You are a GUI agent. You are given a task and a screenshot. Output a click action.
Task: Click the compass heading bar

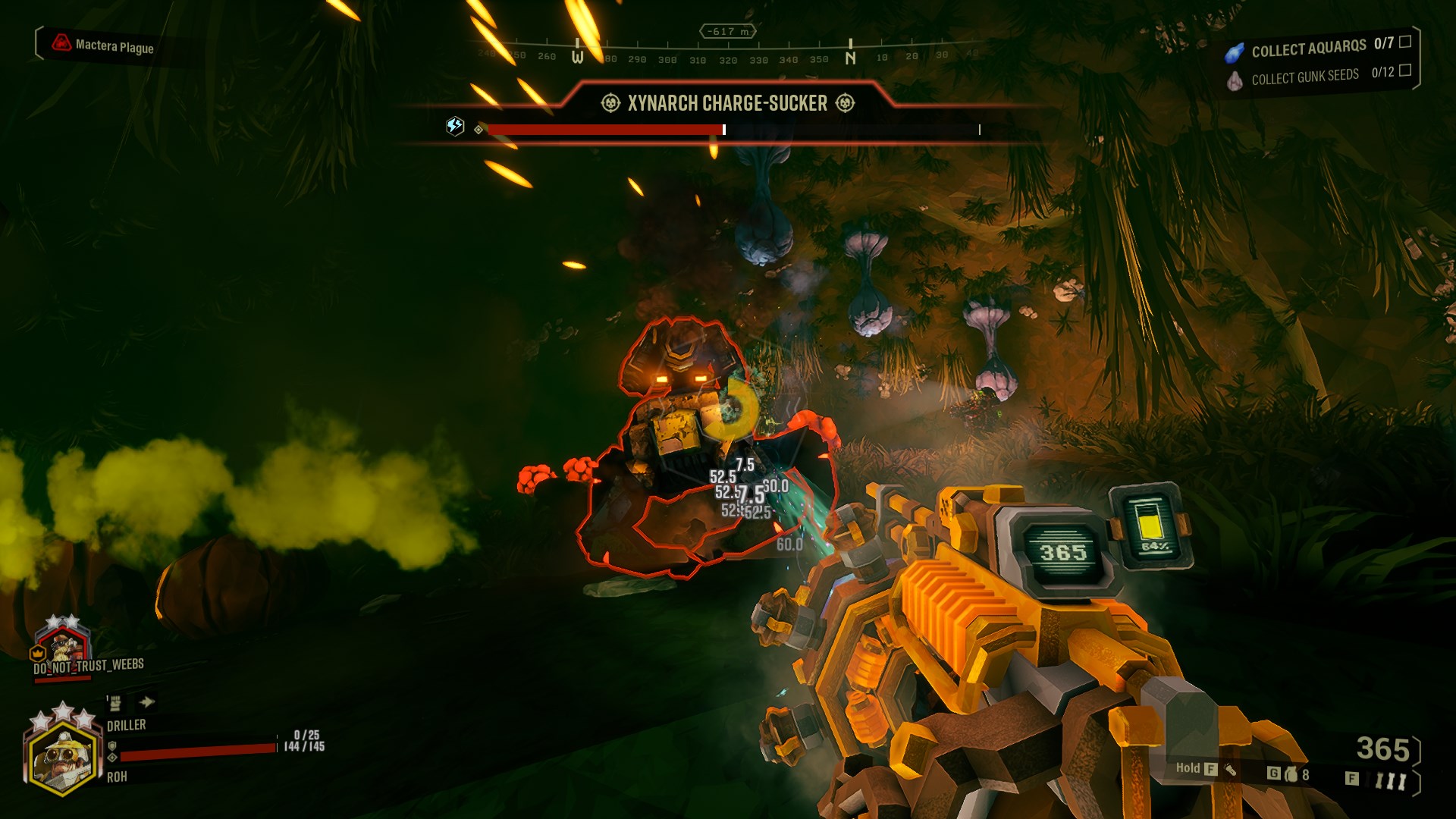[728, 55]
